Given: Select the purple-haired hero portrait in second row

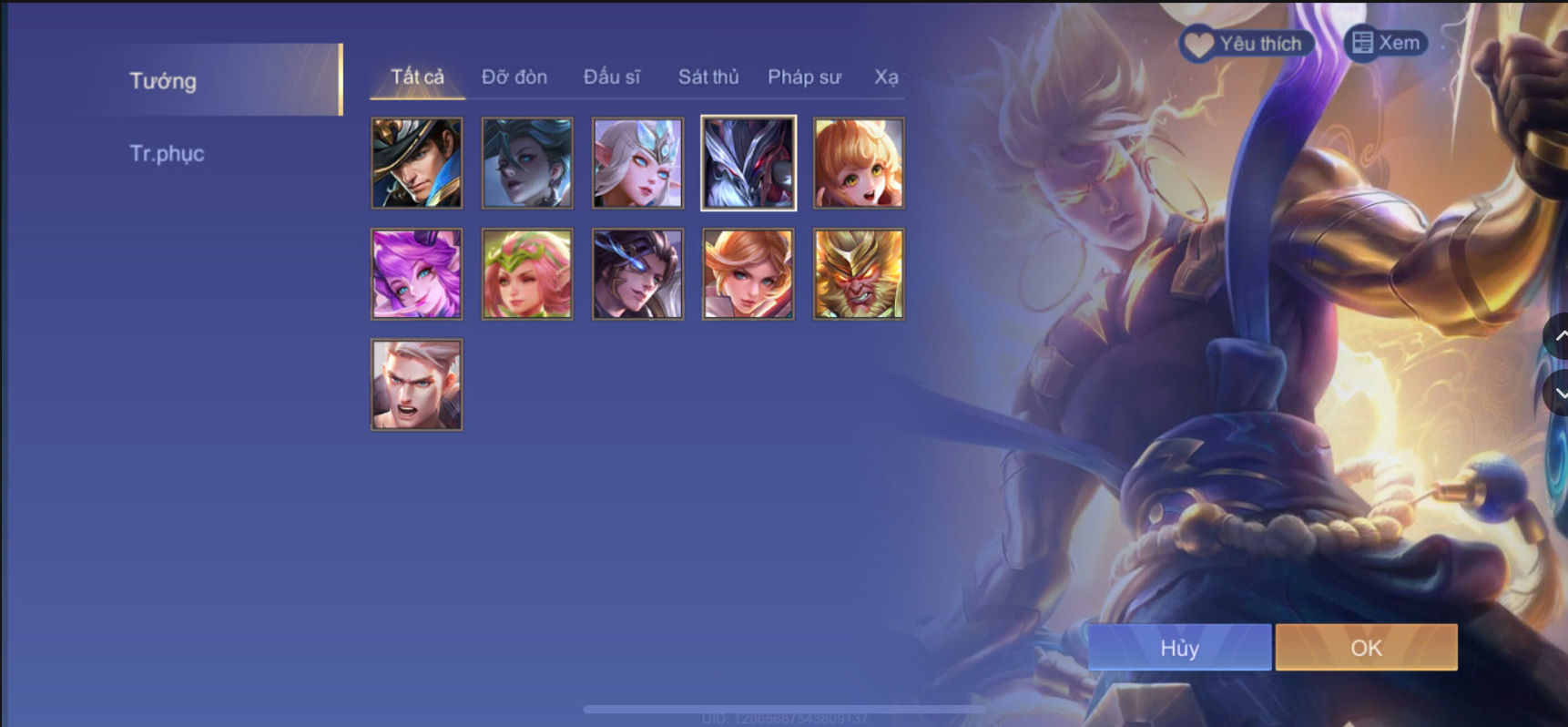Looking at the screenshot, I should [x=416, y=273].
